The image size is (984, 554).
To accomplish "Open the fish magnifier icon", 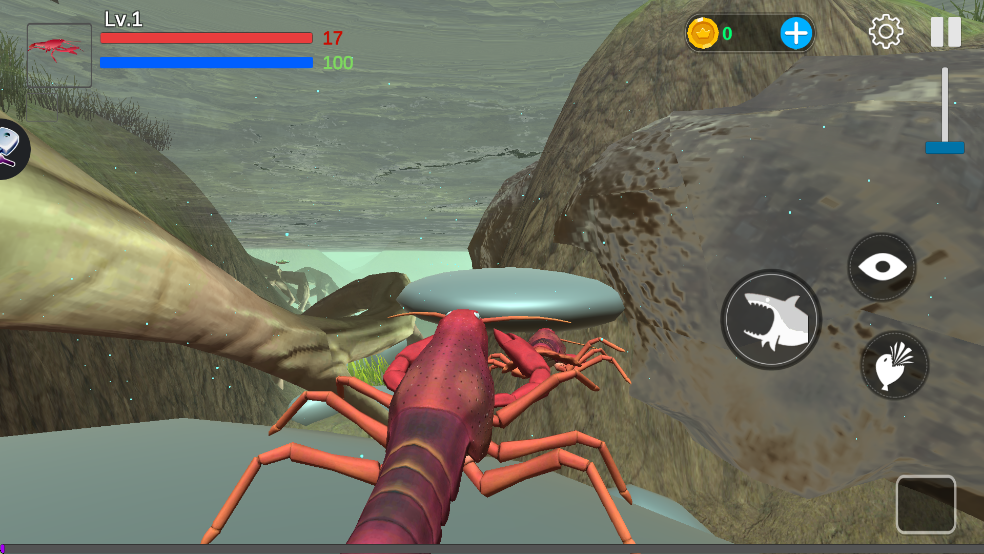I will [x=8, y=149].
